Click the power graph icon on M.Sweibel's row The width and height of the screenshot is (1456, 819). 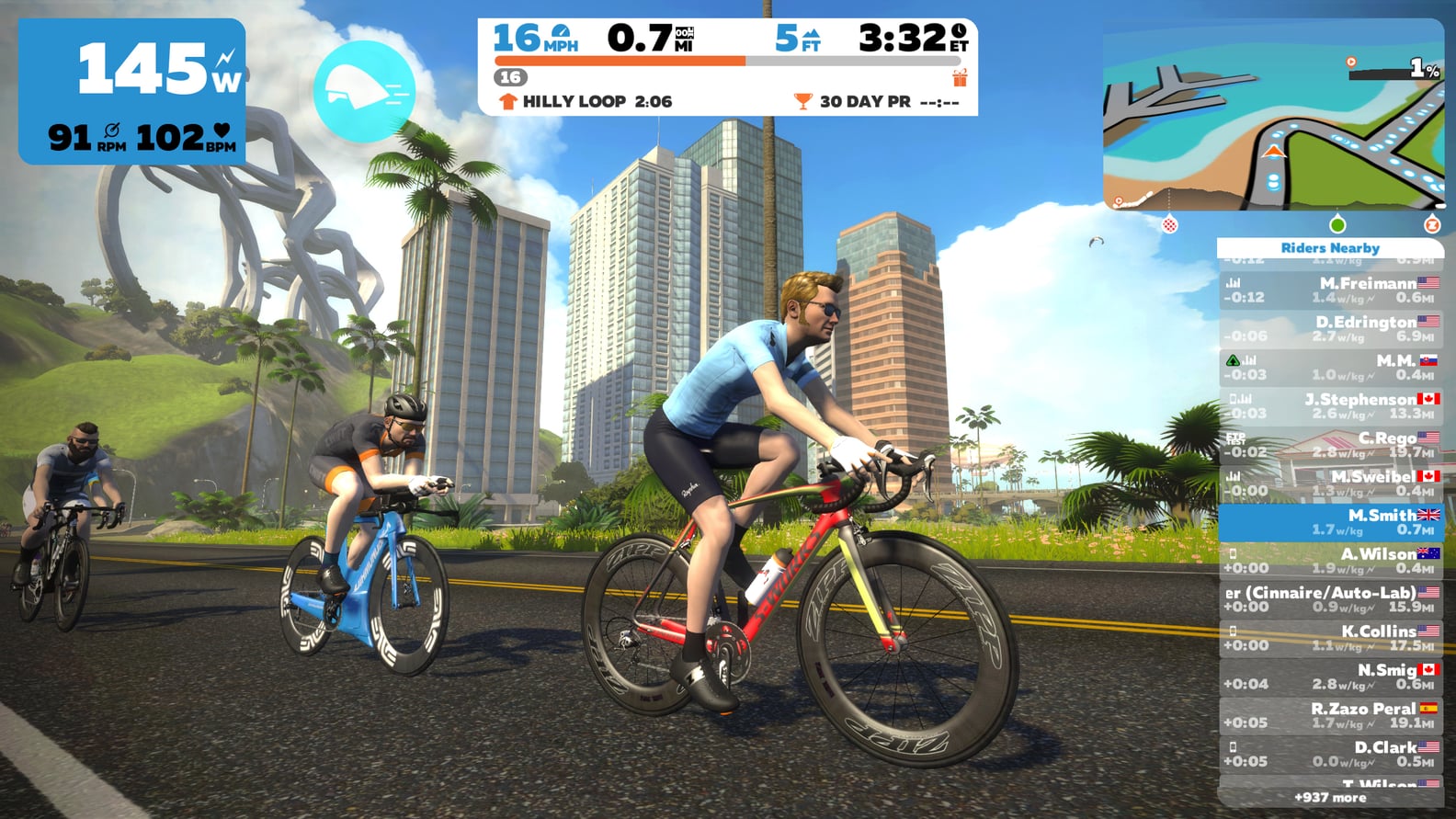coord(1234,476)
